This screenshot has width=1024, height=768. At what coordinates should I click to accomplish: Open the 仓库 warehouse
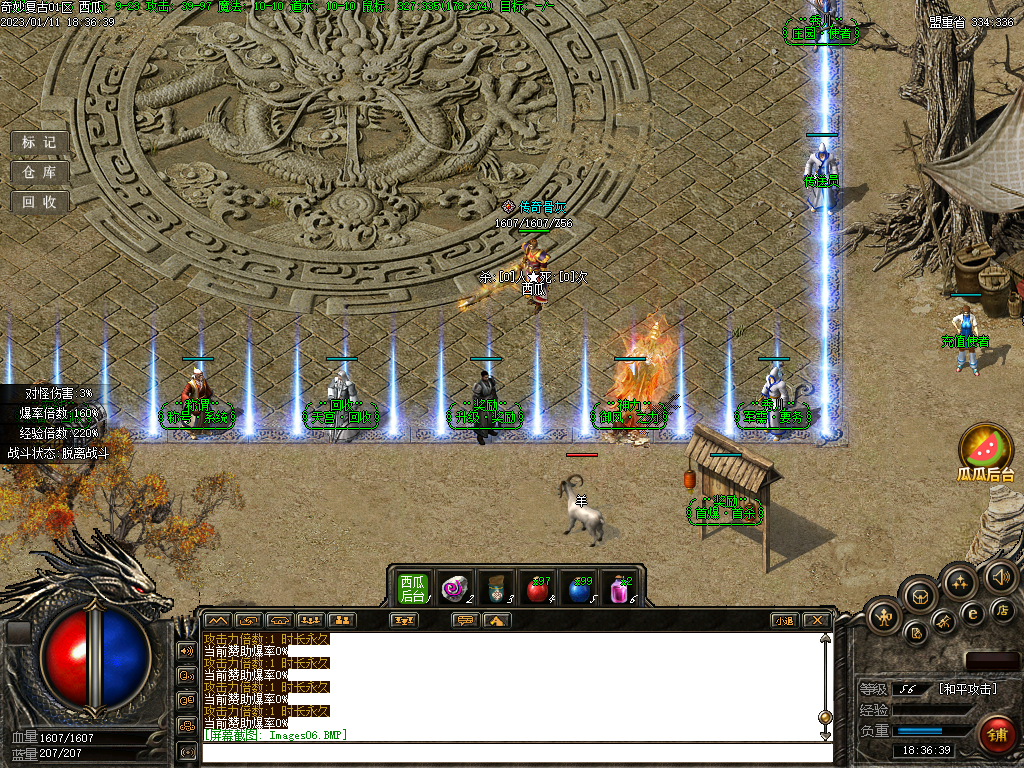pyautogui.click(x=40, y=172)
